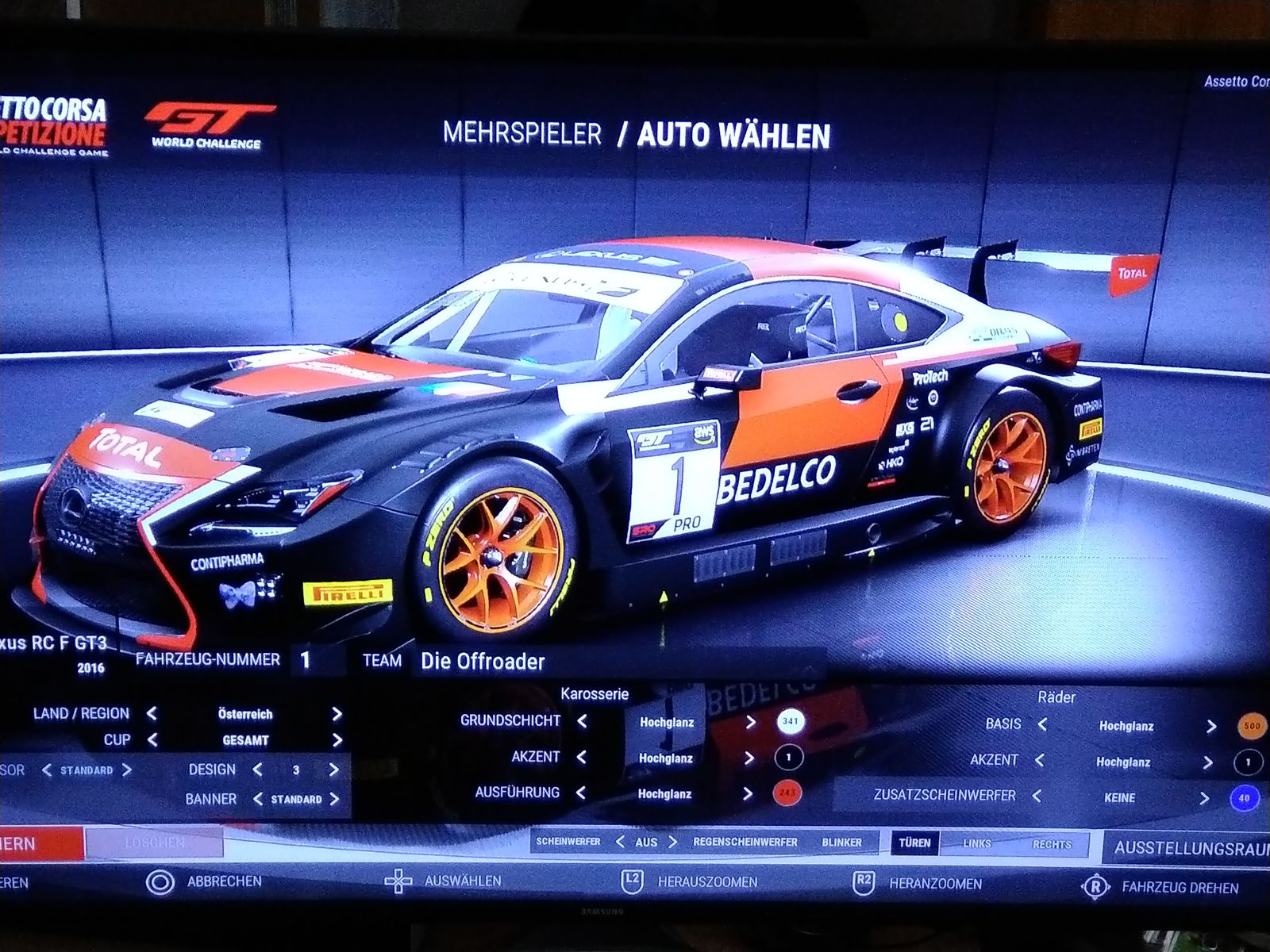Image resolution: width=1270 pixels, height=952 pixels.
Task: Switch Banner to next option
Action: 334,799
